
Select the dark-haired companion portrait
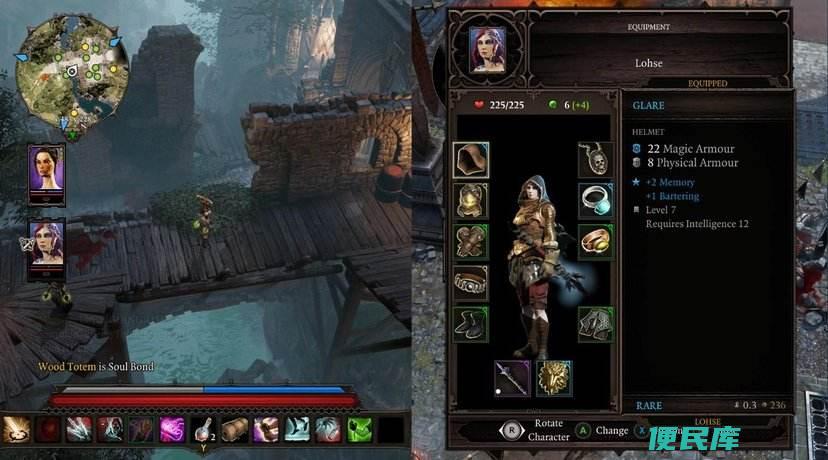(46, 173)
